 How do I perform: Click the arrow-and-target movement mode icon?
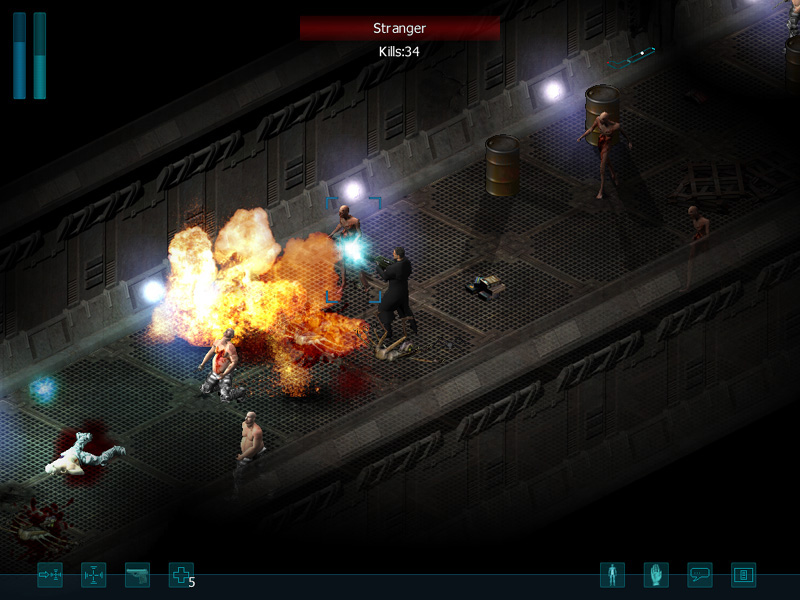(50, 575)
